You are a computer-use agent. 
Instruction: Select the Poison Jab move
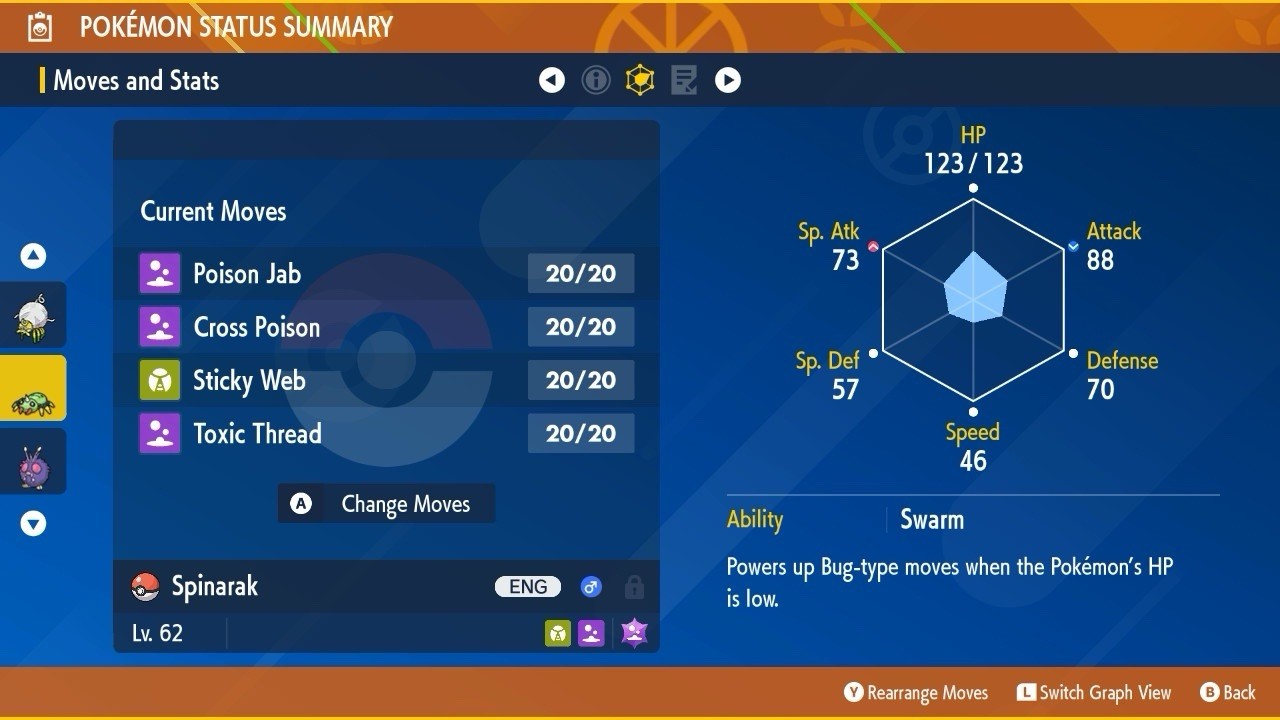(385, 274)
